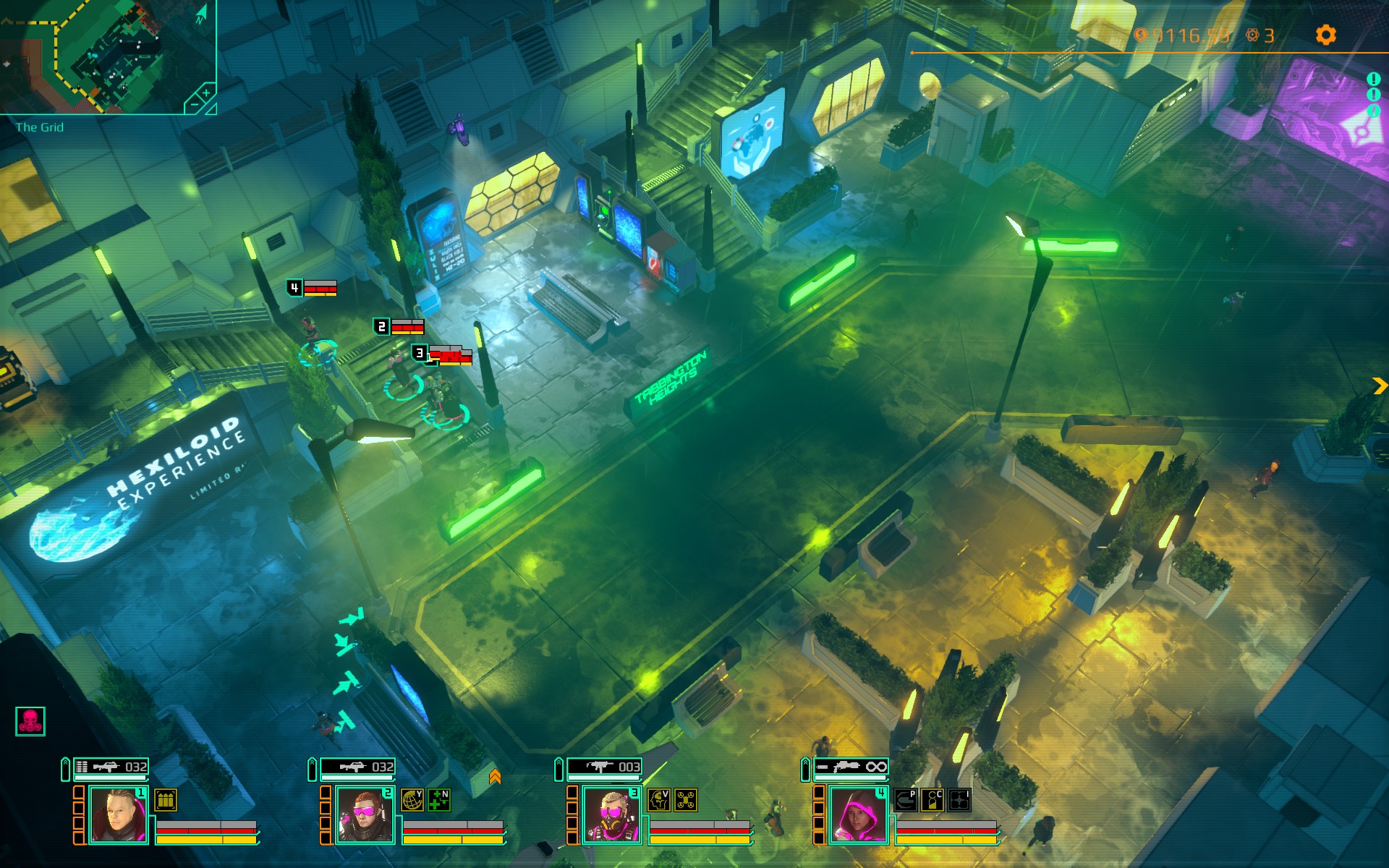Screen dimensions: 1389x868
Task: Activate agent 3's head profile ability
Action: click(659, 800)
